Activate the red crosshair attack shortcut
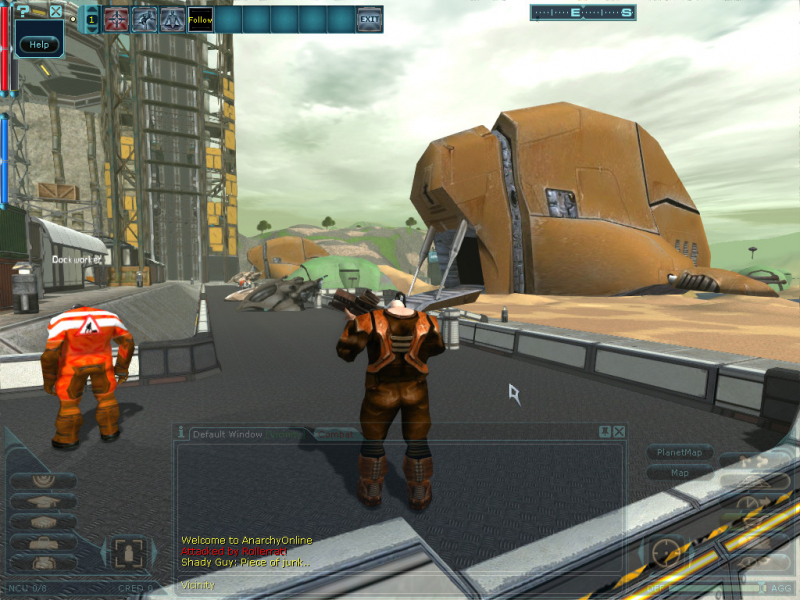Image resolution: width=800 pixels, height=600 pixels. (x=117, y=19)
